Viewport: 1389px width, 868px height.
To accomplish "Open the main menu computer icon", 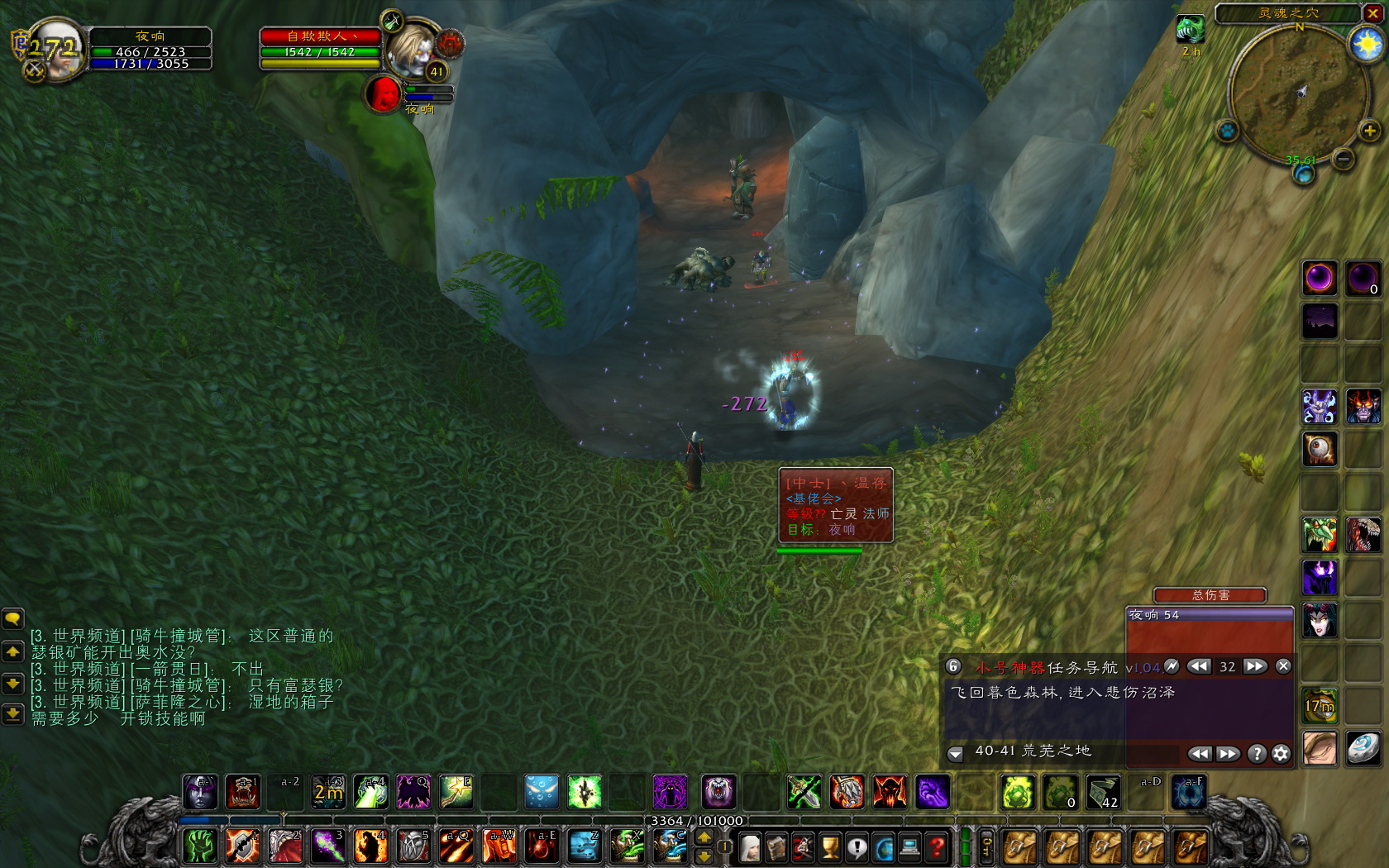I will coord(909,847).
